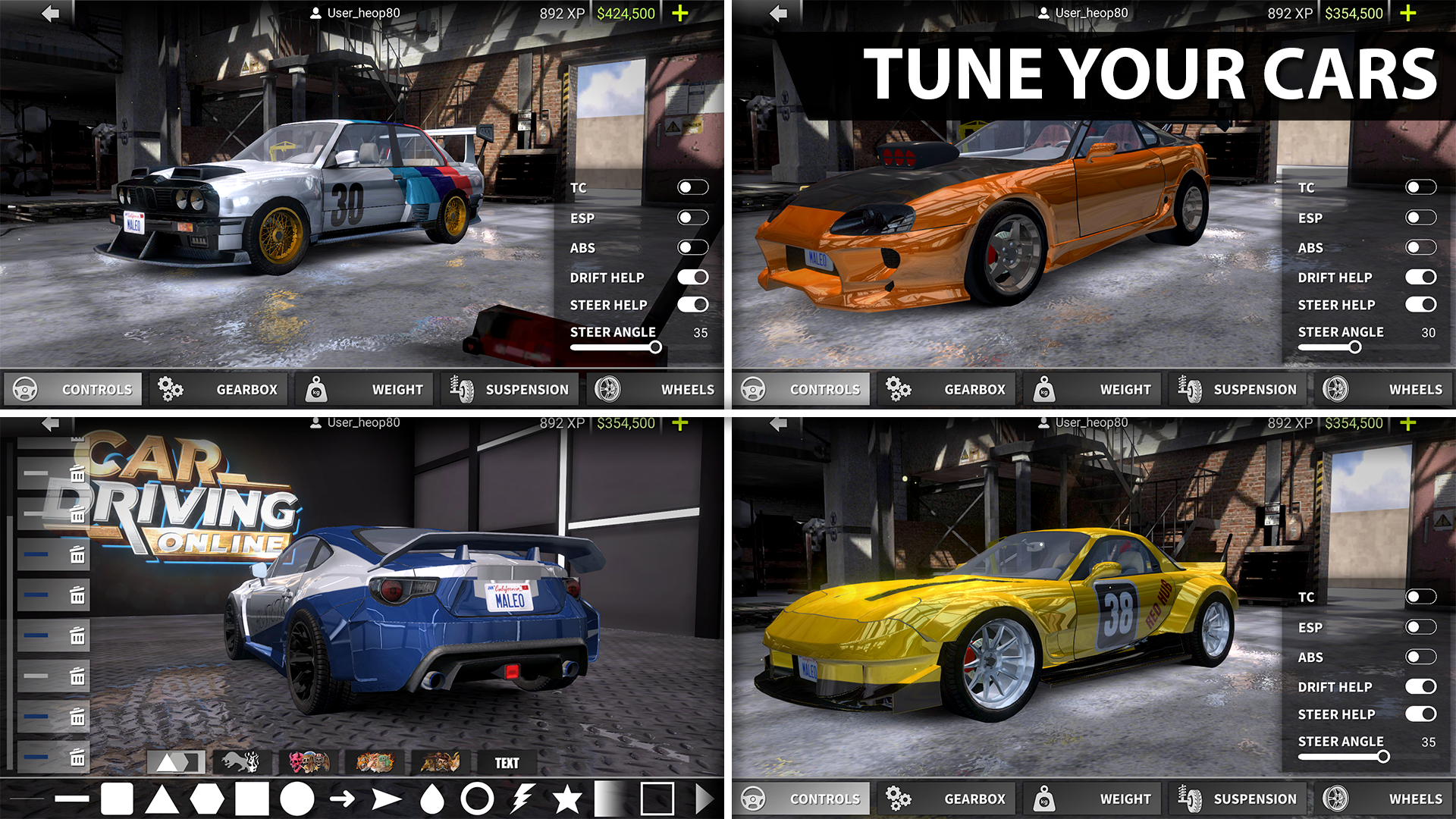Select the lightning bolt decal shape
The height and width of the screenshot is (819, 1456).
click(522, 799)
